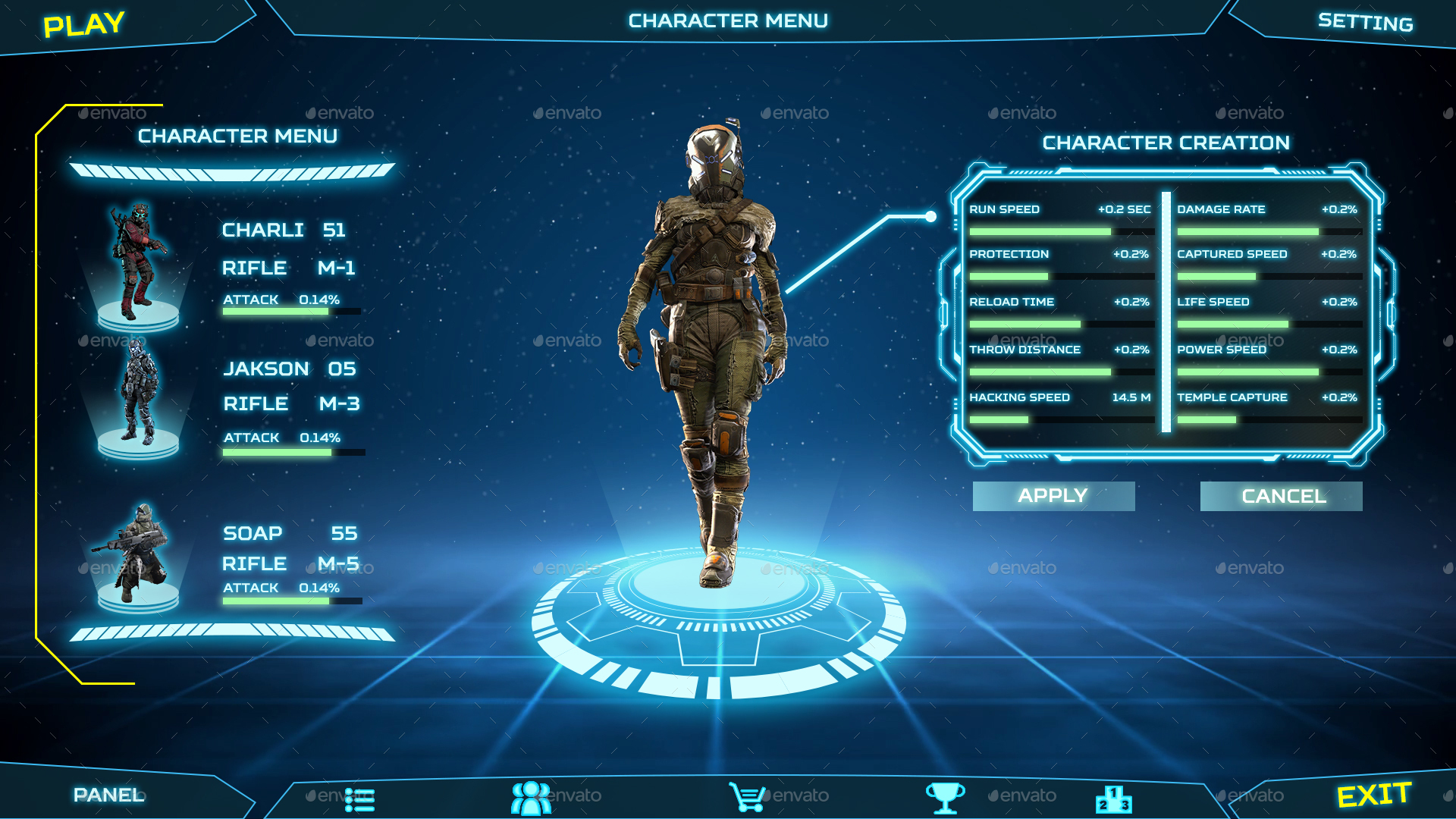Click EXIT at the bottom right
The height and width of the screenshot is (819, 1456).
coord(1375,793)
